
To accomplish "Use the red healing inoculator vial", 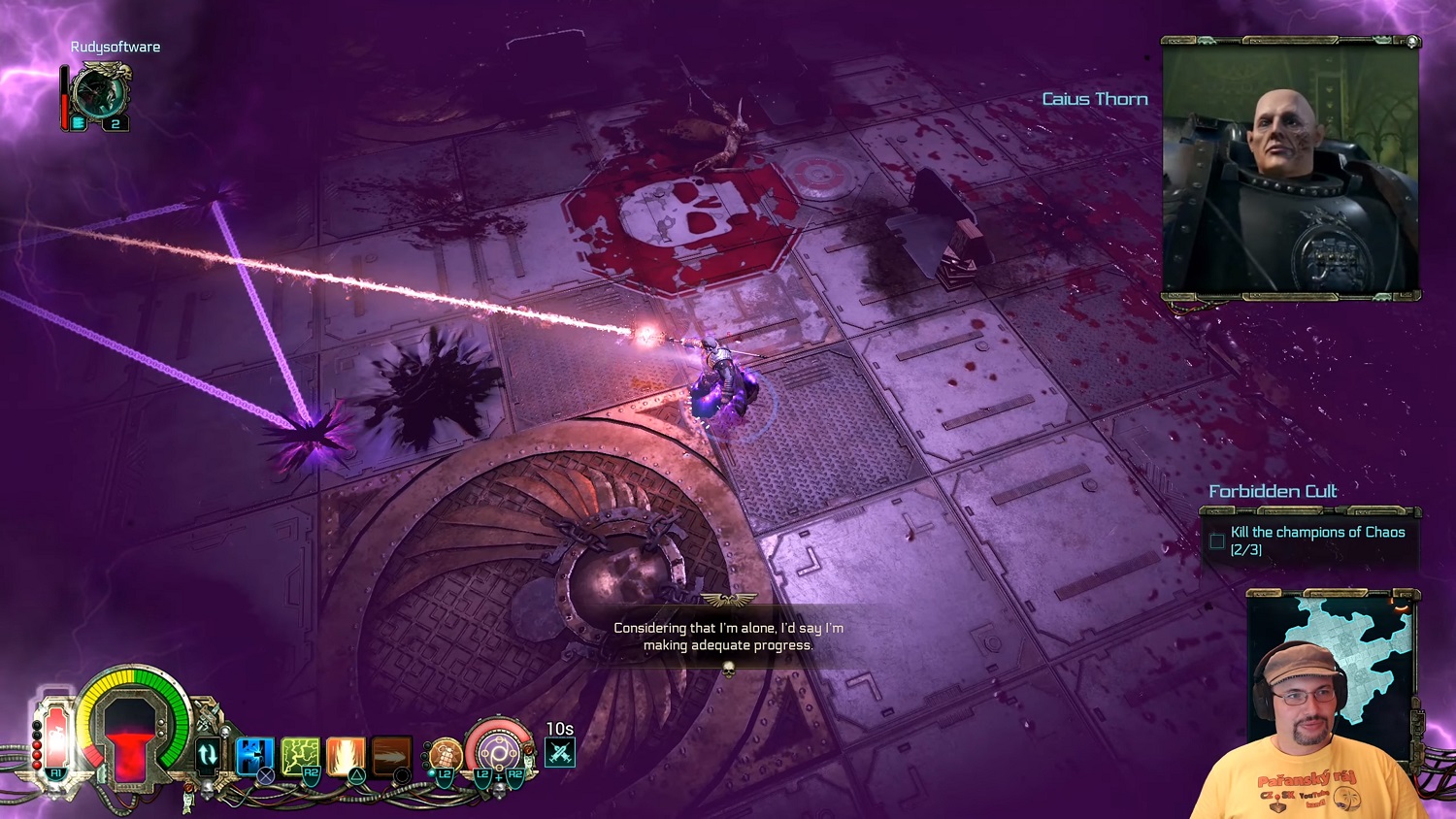I will [55, 739].
